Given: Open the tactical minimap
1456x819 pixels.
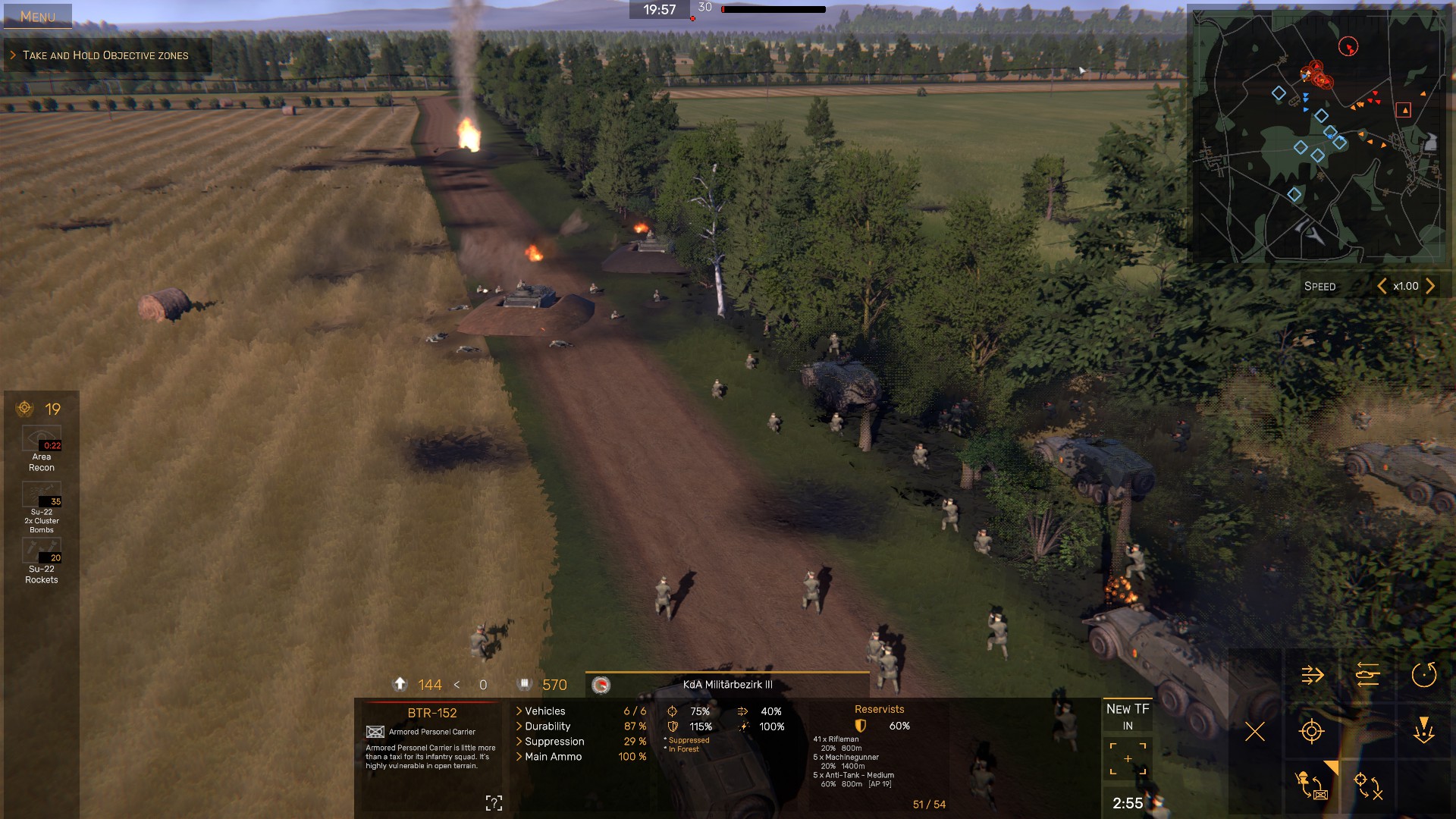Looking at the screenshot, I should click(x=1319, y=135).
